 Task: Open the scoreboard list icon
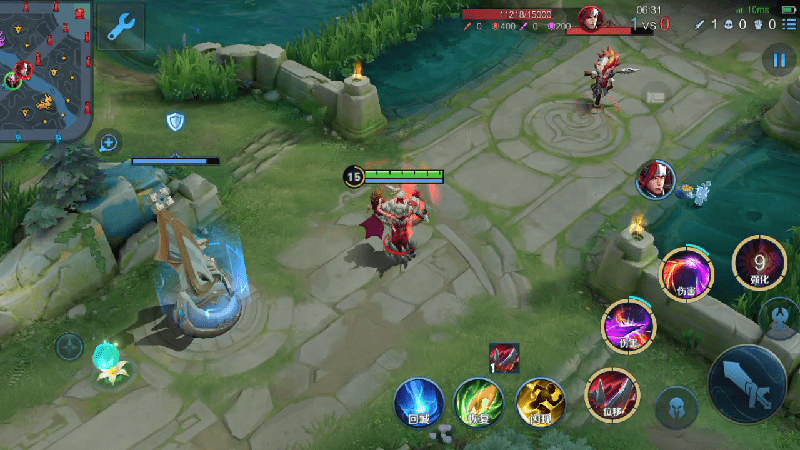click(x=788, y=23)
